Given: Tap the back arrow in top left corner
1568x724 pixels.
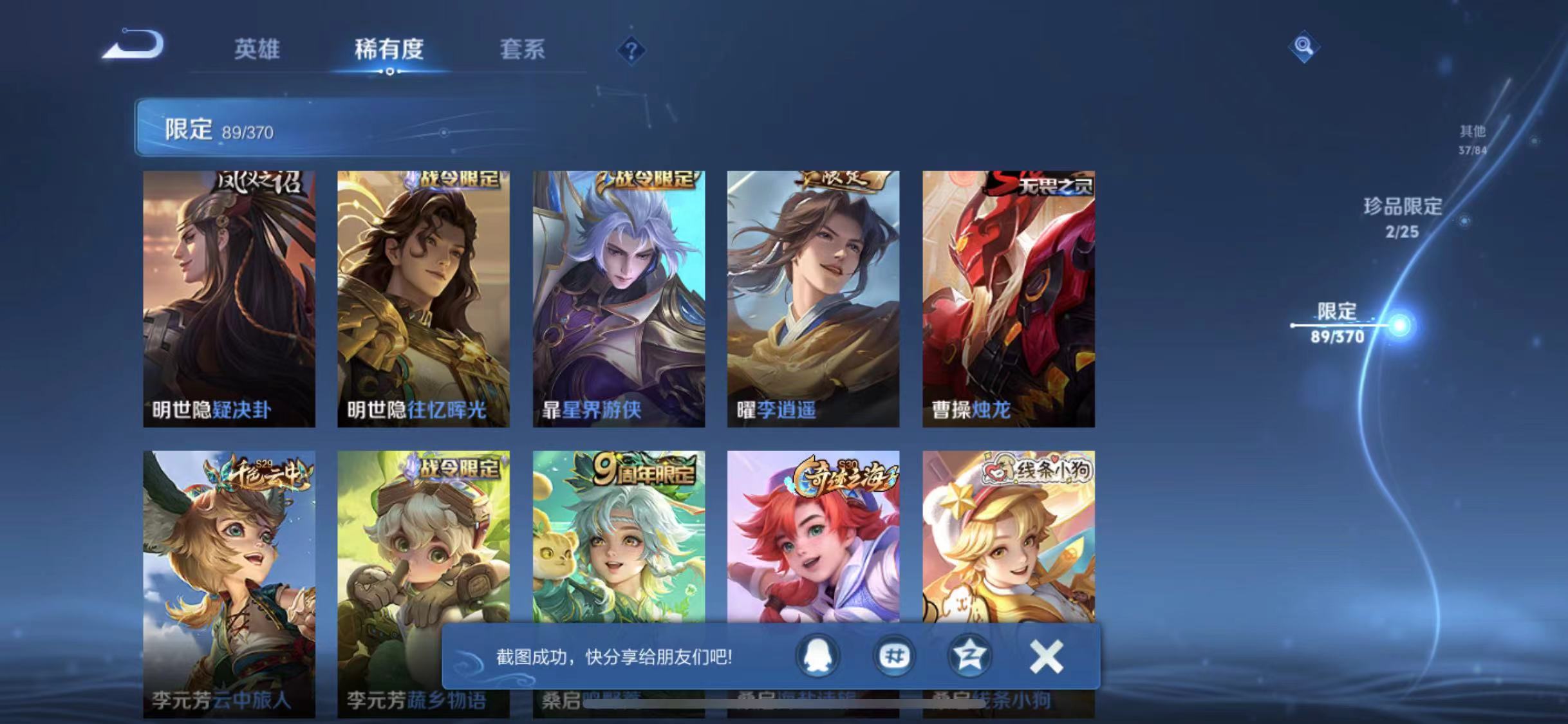Looking at the screenshot, I should point(133,44).
